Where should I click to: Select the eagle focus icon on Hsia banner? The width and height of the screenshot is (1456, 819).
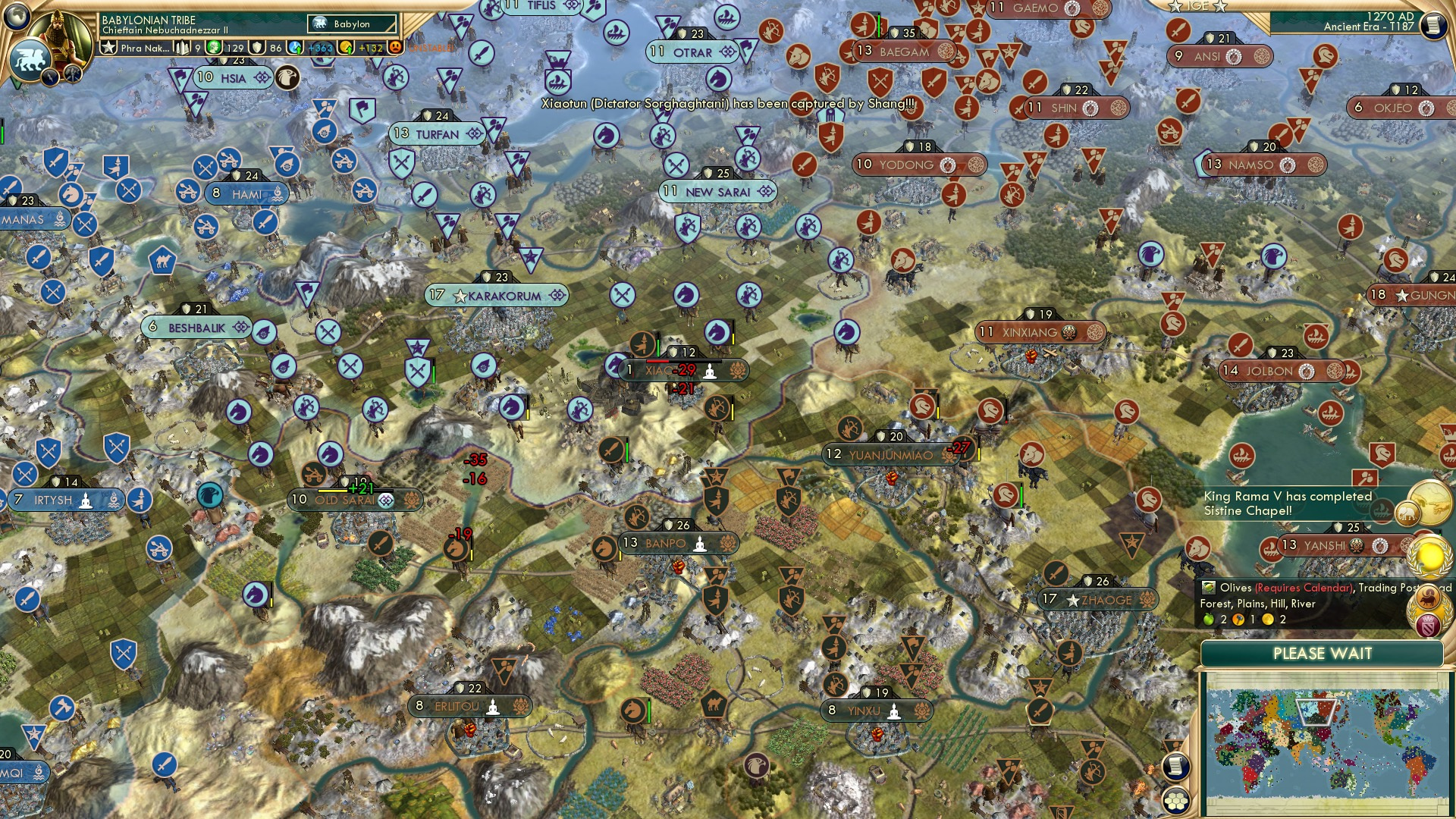click(x=287, y=76)
